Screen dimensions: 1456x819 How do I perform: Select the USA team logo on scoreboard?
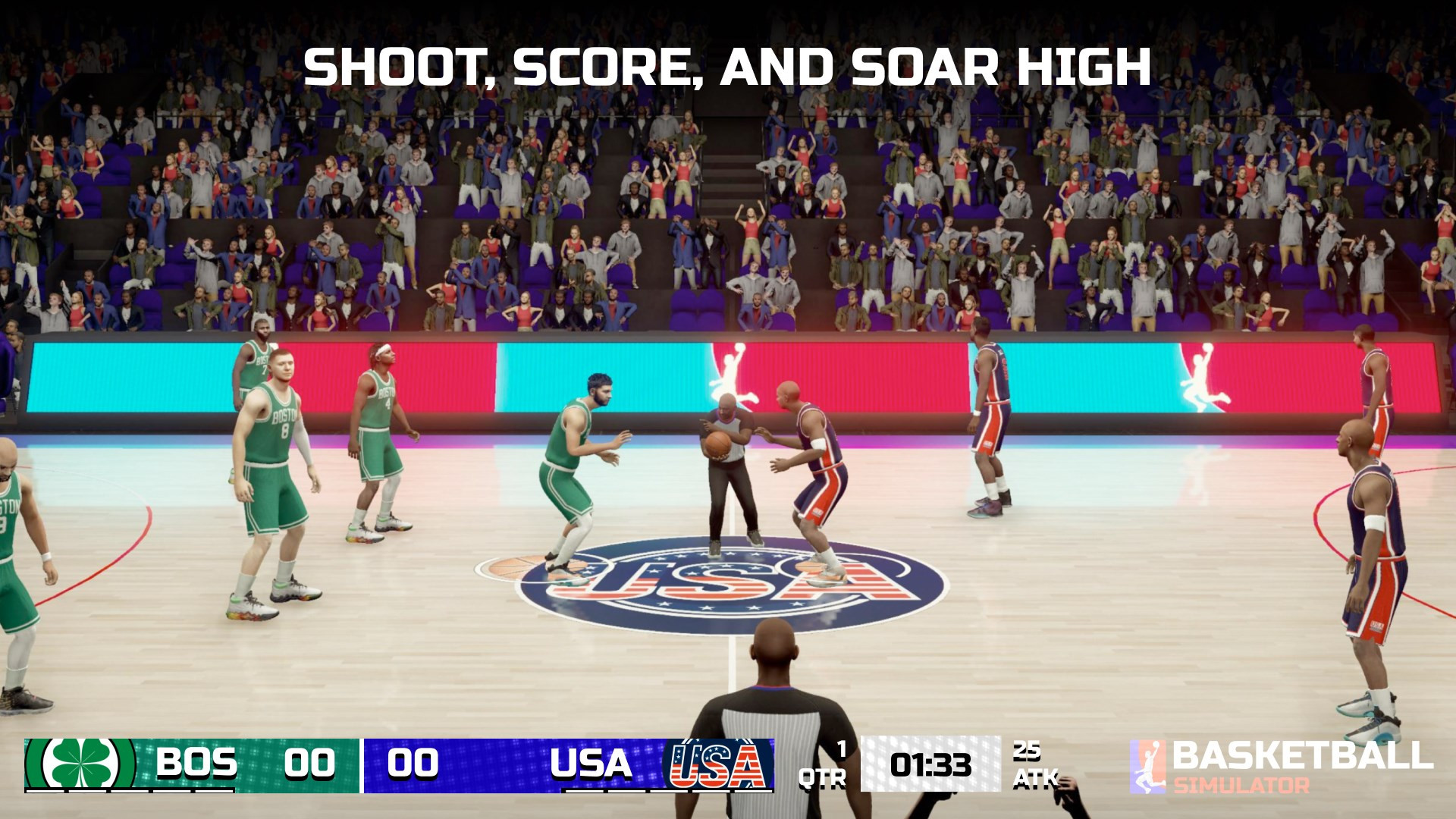[x=717, y=764]
